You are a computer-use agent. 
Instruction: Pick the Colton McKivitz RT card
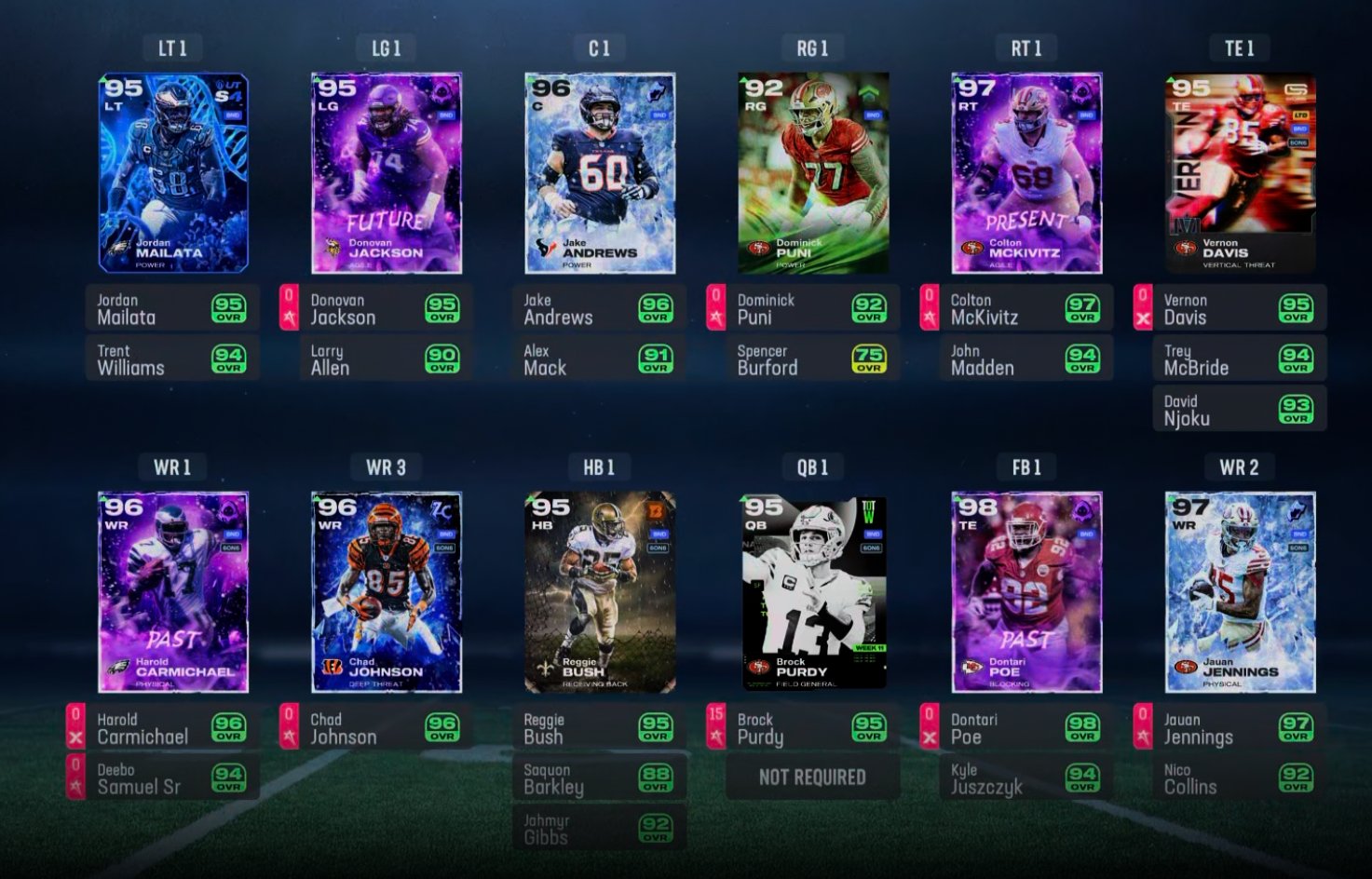pyautogui.click(x=1026, y=173)
